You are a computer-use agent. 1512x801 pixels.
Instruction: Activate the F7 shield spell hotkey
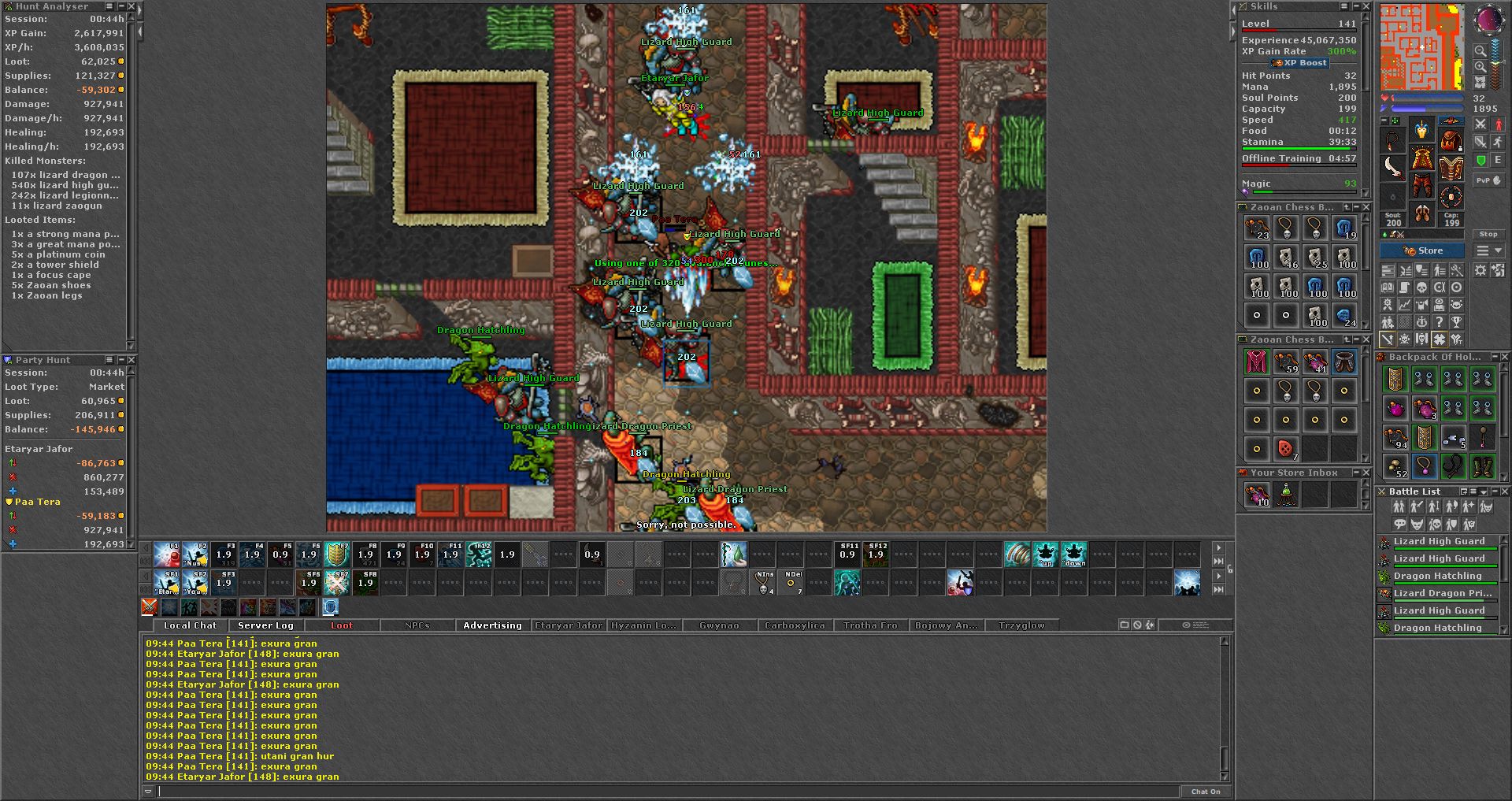pyautogui.click(x=337, y=554)
